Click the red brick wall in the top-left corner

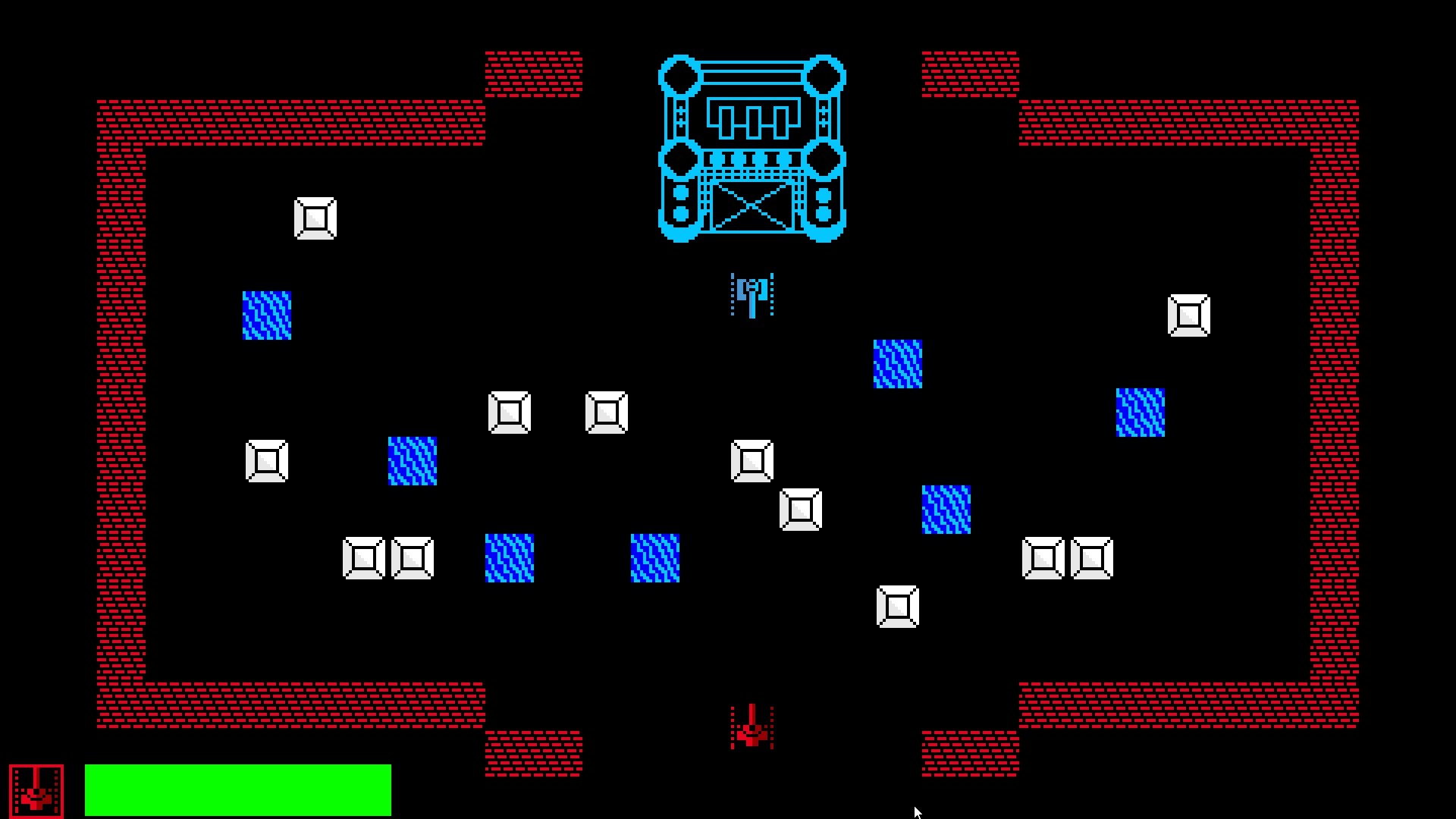pyautogui.click(x=121, y=121)
